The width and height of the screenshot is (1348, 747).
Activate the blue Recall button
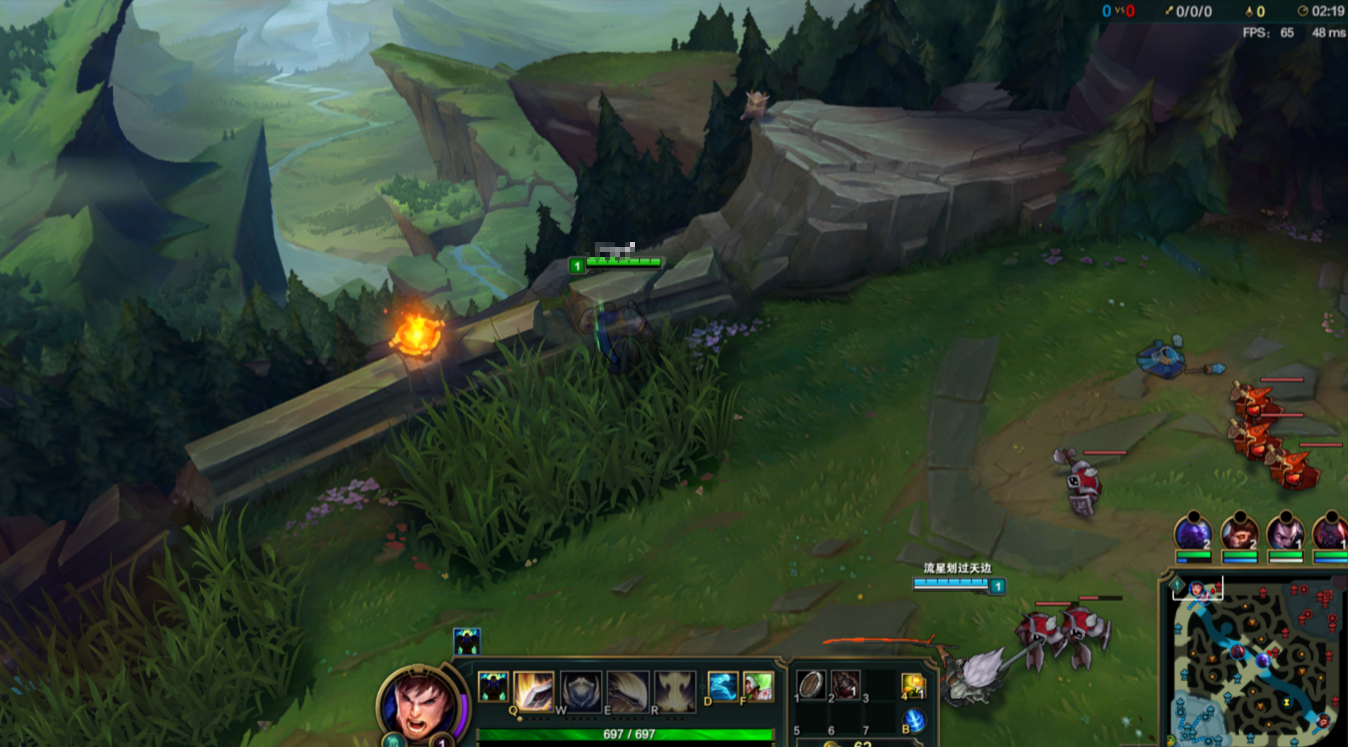[912, 720]
